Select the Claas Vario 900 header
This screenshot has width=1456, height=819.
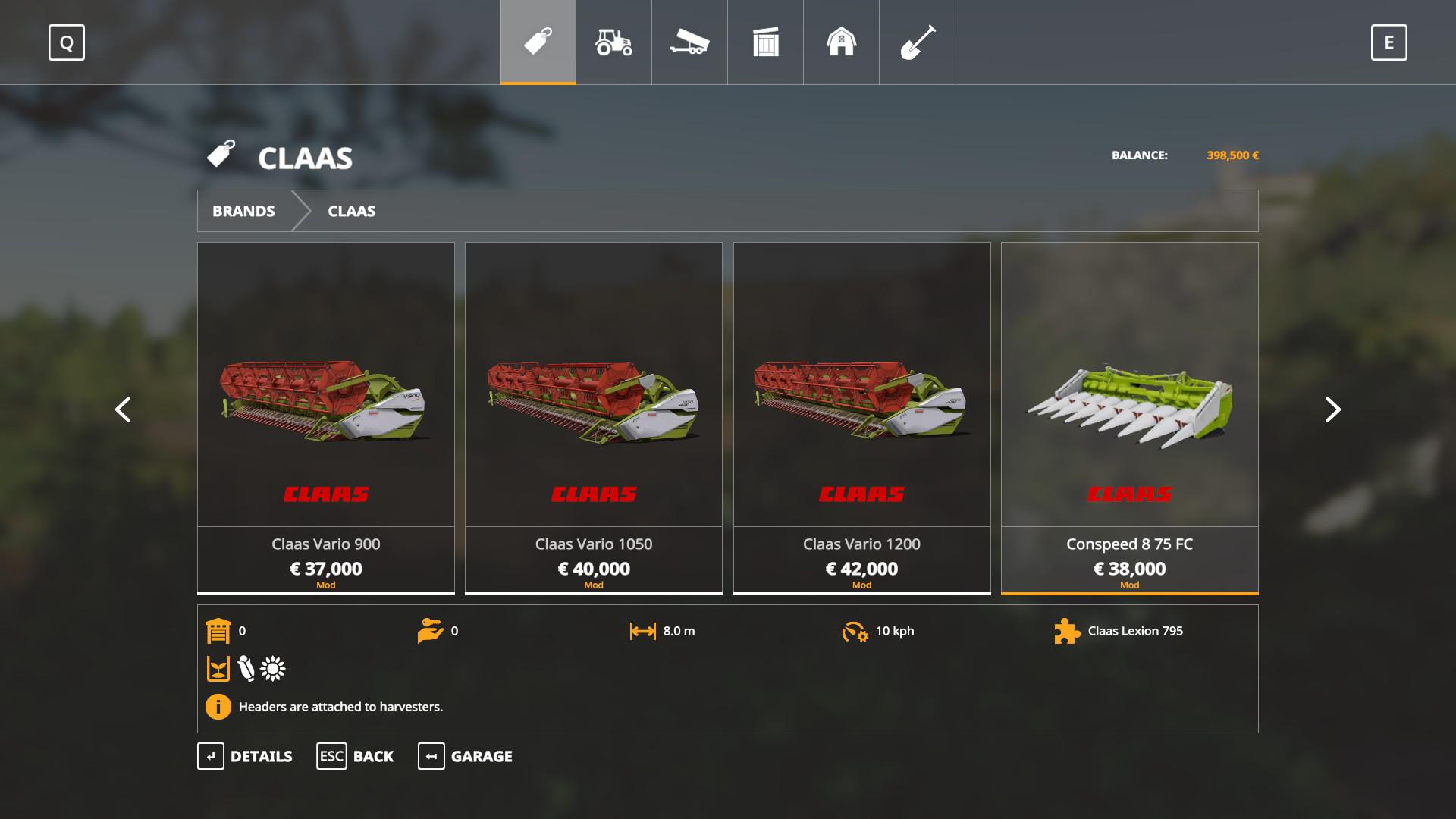(326, 417)
